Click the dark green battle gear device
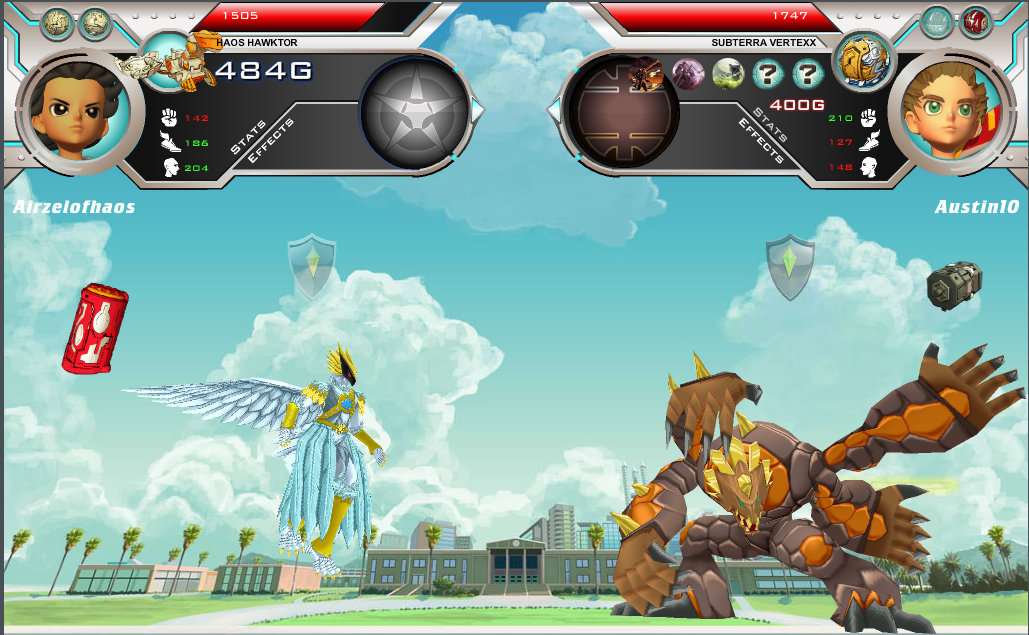This screenshot has height=635, width=1029. coord(954,286)
